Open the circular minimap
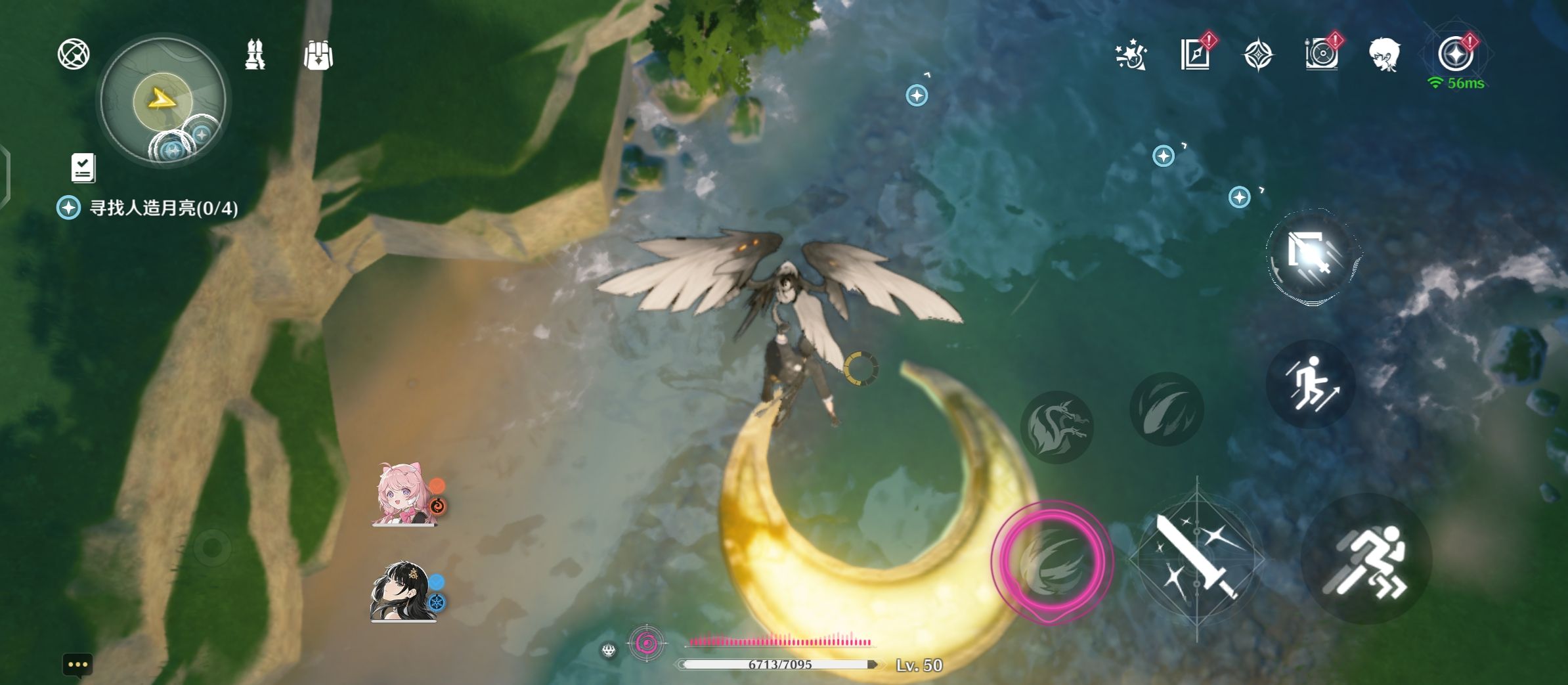This screenshot has width=1568, height=685. click(162, 100)
